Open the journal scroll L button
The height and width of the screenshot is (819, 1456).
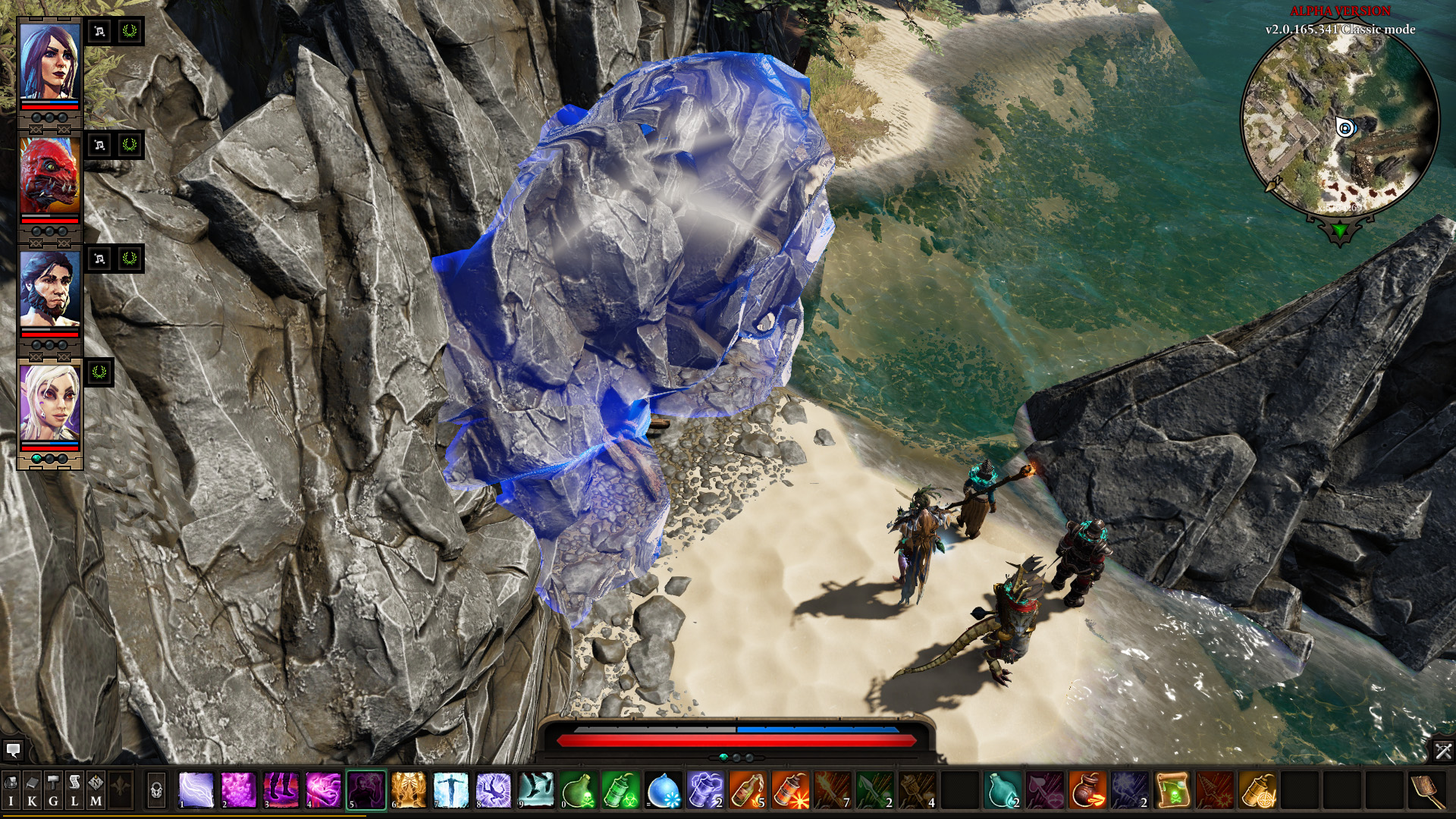[x=74, y=790]
